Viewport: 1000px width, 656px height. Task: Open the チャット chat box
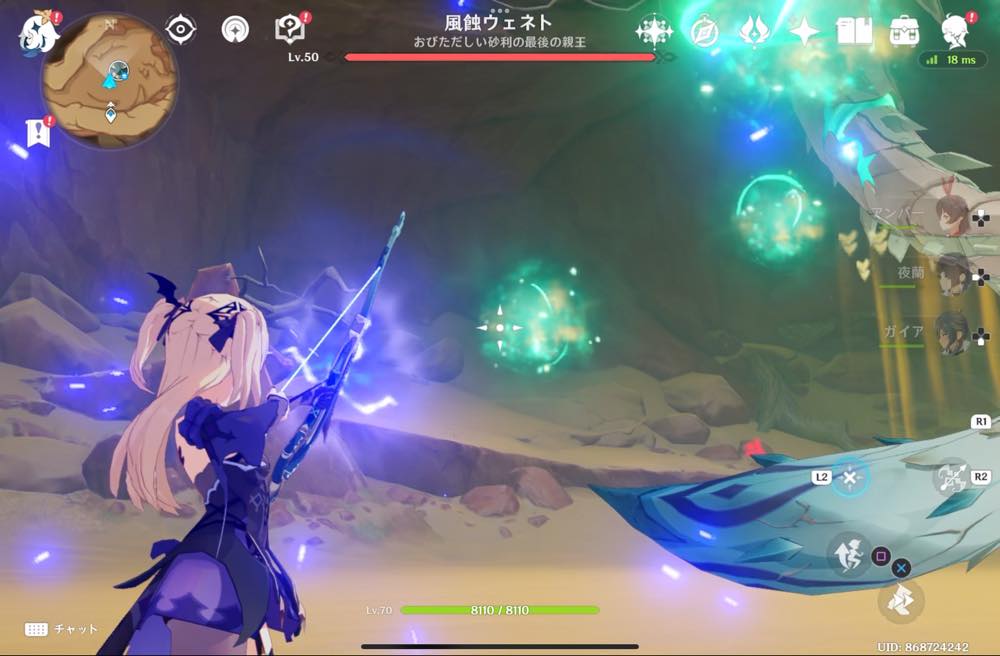pyautogui.click(x=62, y=629)
